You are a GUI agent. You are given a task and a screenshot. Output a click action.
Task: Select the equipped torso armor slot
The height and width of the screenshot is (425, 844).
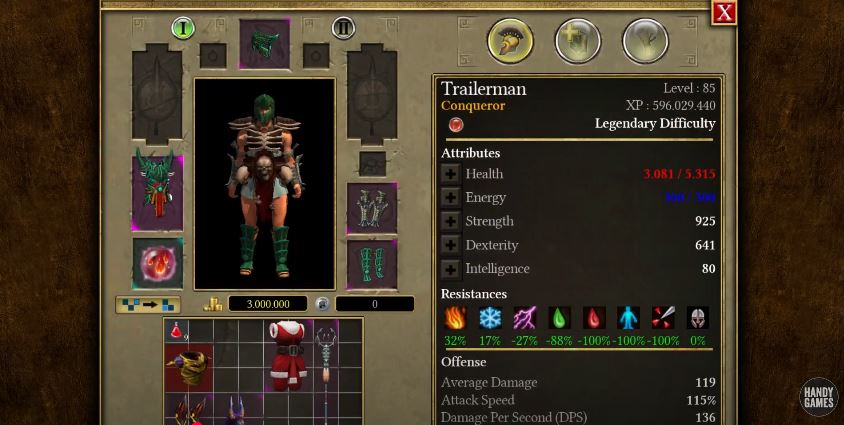(157, 193)
